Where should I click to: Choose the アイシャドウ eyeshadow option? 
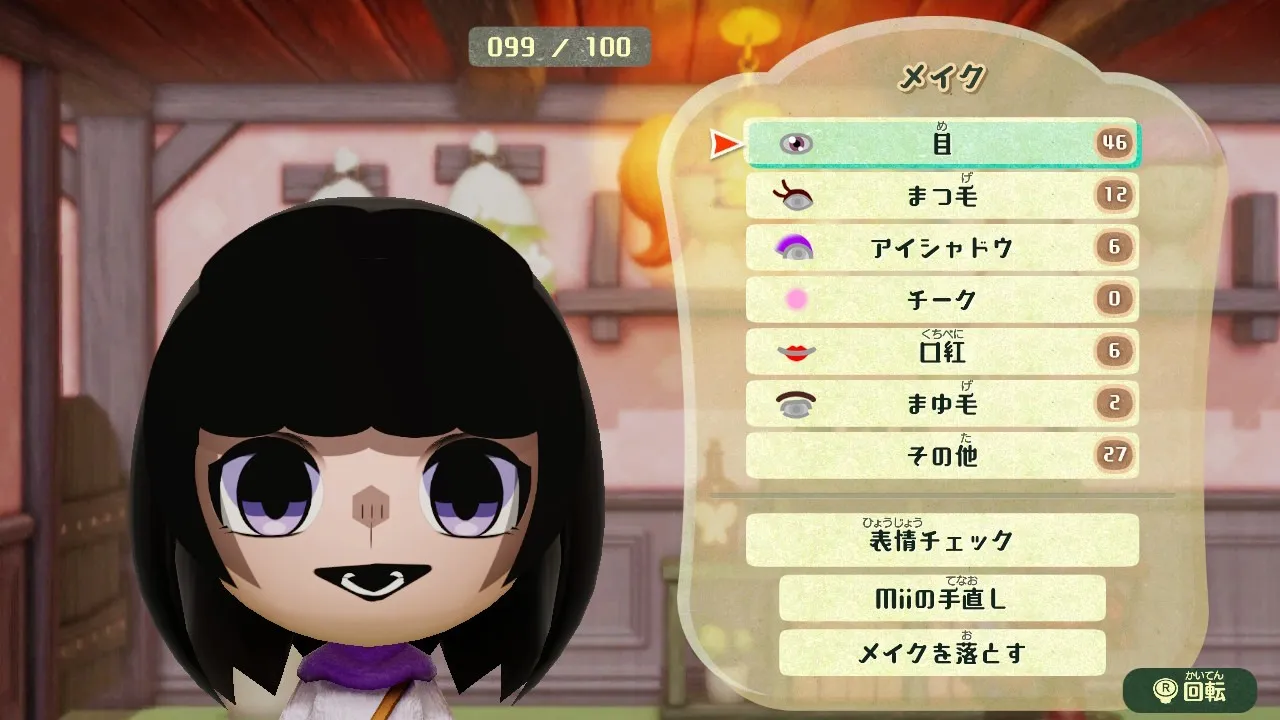point(941,247)
